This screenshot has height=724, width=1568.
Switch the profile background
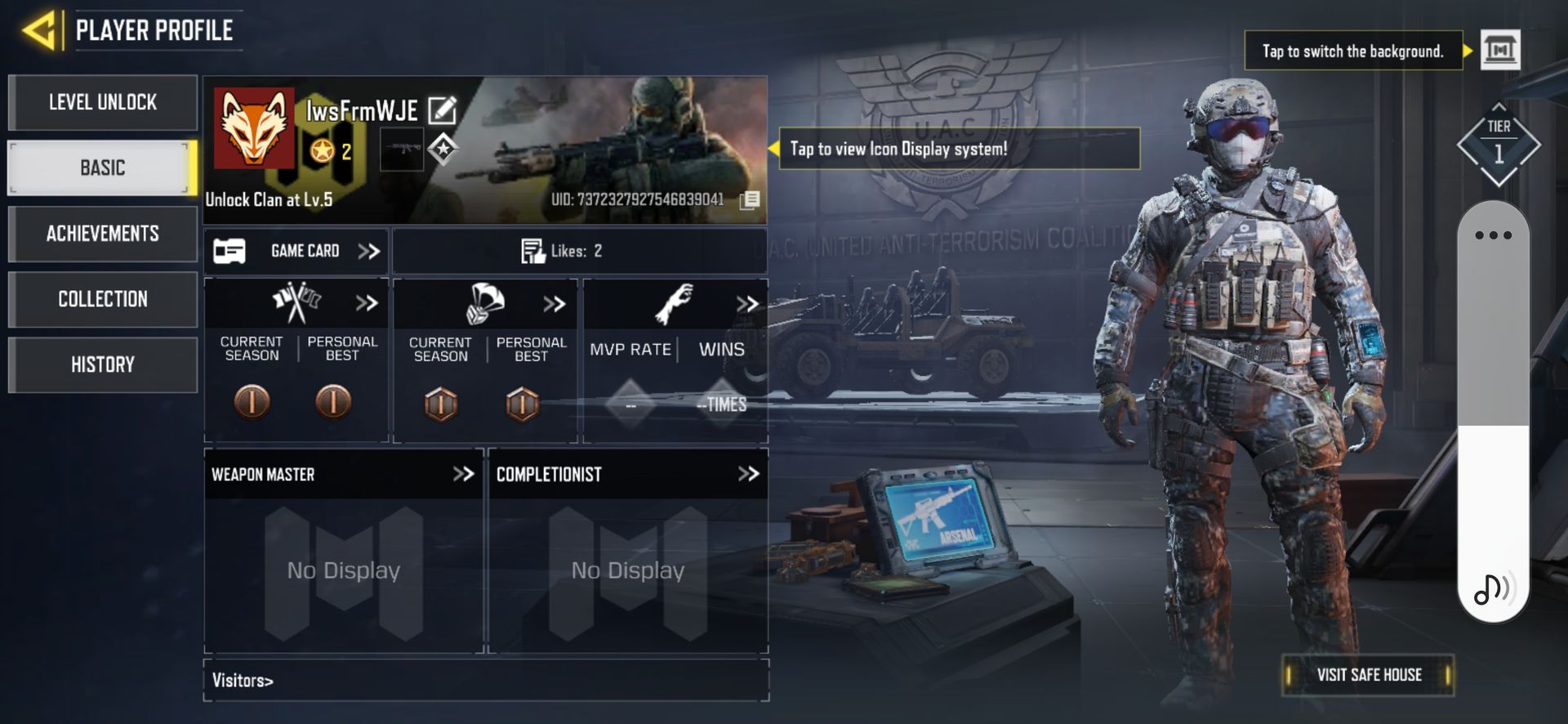click(x=1500, y=51)
